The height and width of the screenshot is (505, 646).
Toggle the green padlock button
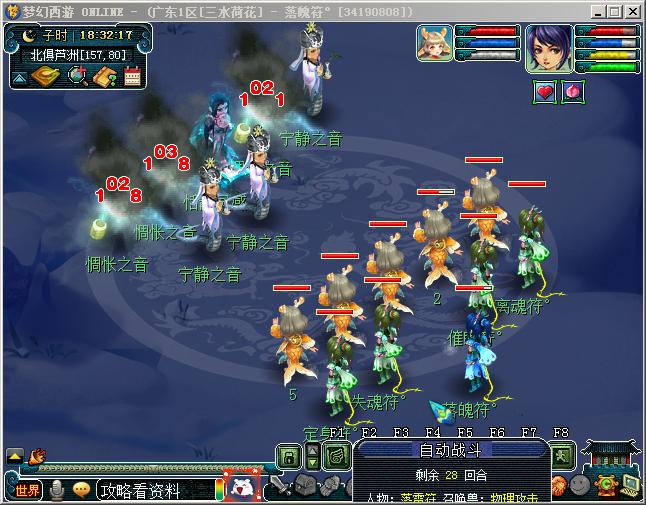point(288,457)
